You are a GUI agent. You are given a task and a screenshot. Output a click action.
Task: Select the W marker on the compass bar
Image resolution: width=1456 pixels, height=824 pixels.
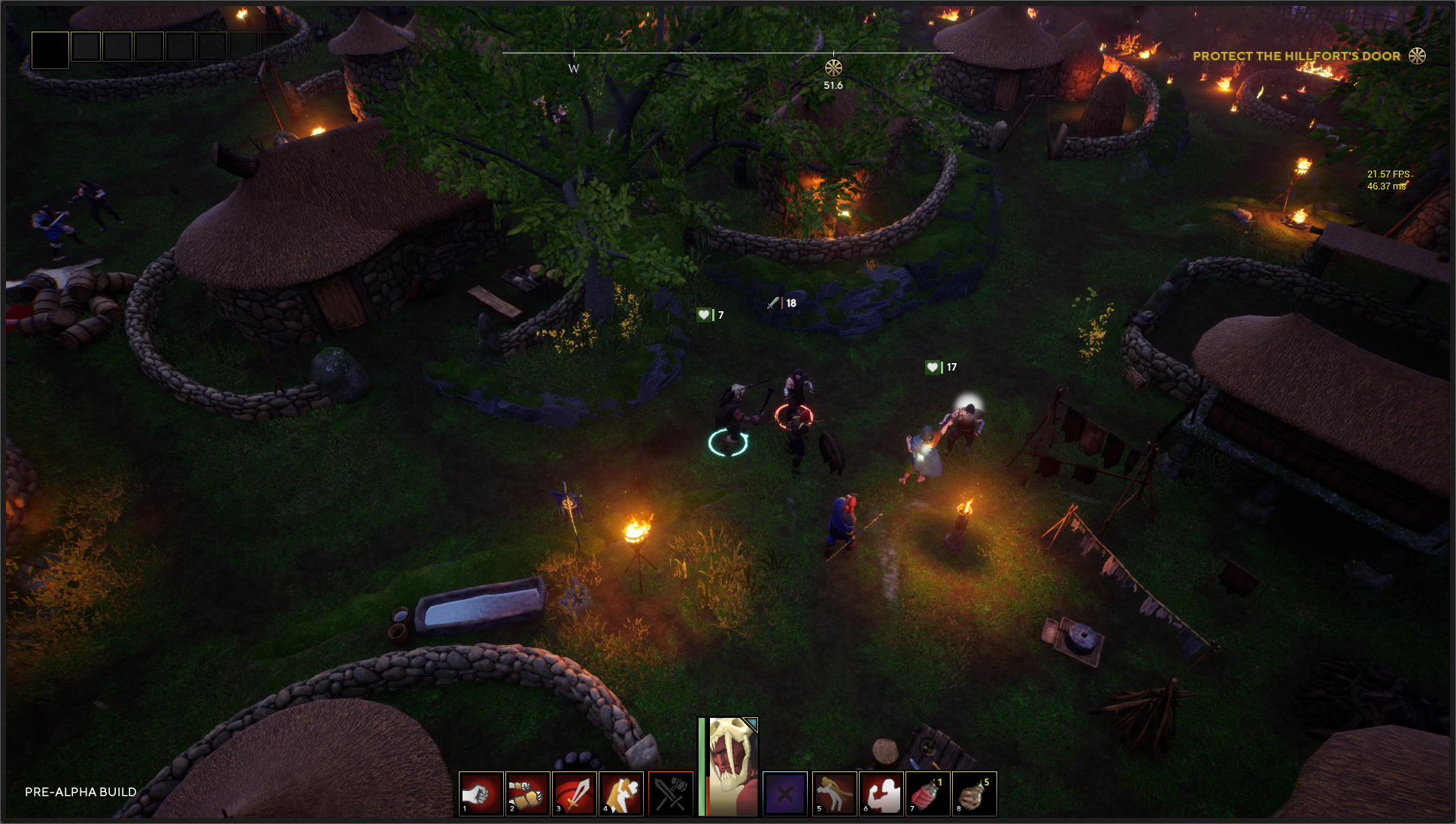(x=574, y=68)
